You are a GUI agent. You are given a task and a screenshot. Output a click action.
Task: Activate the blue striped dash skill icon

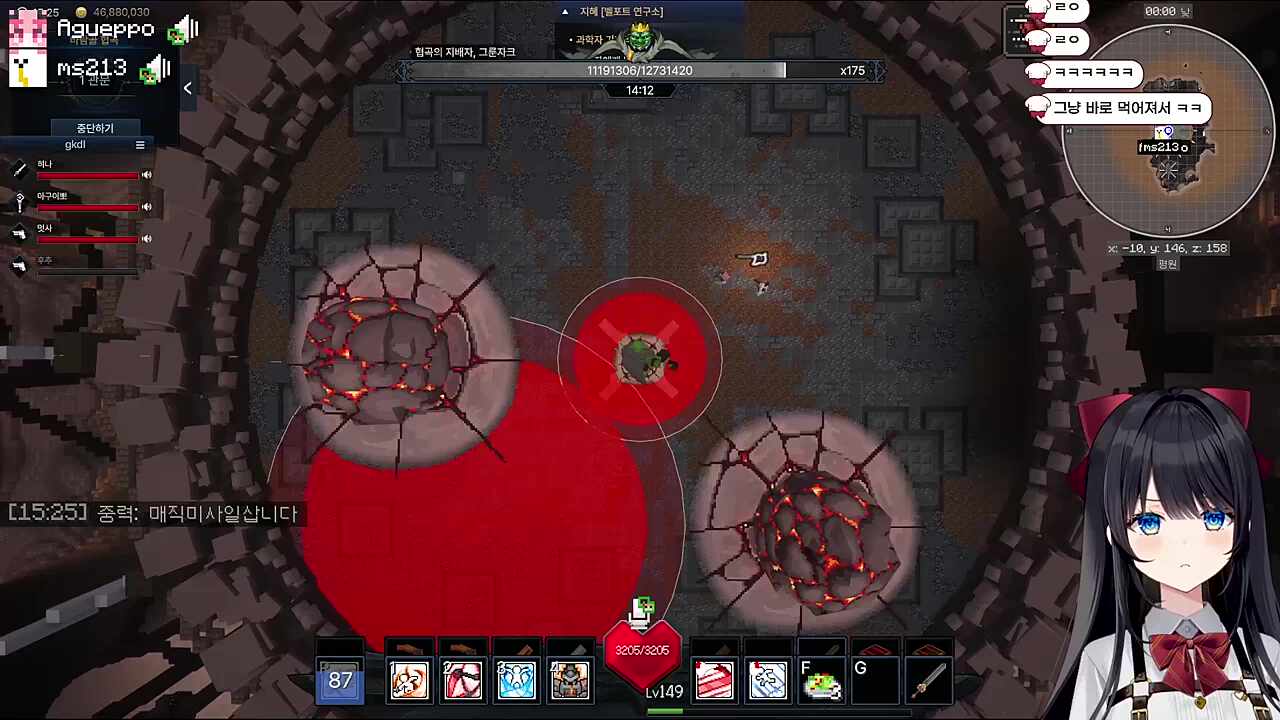(768, 680)
